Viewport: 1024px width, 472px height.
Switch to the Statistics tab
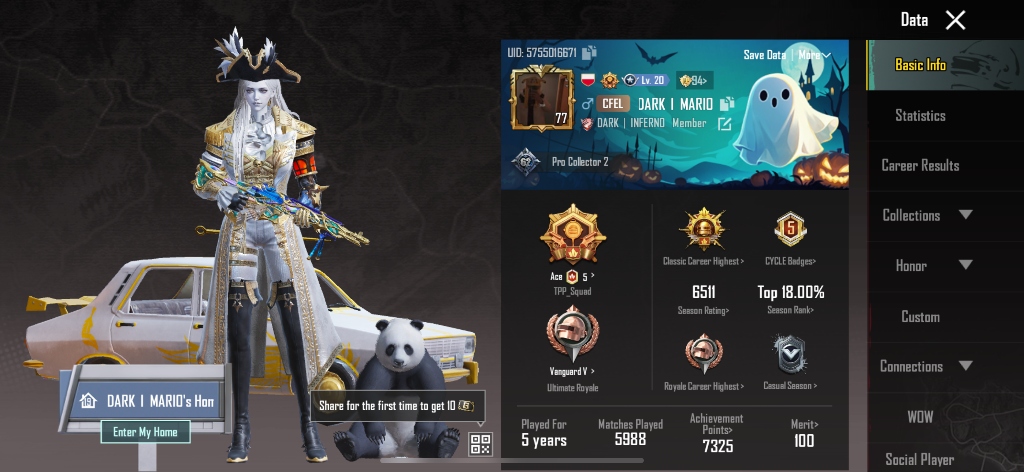click(x=920, y=115)
